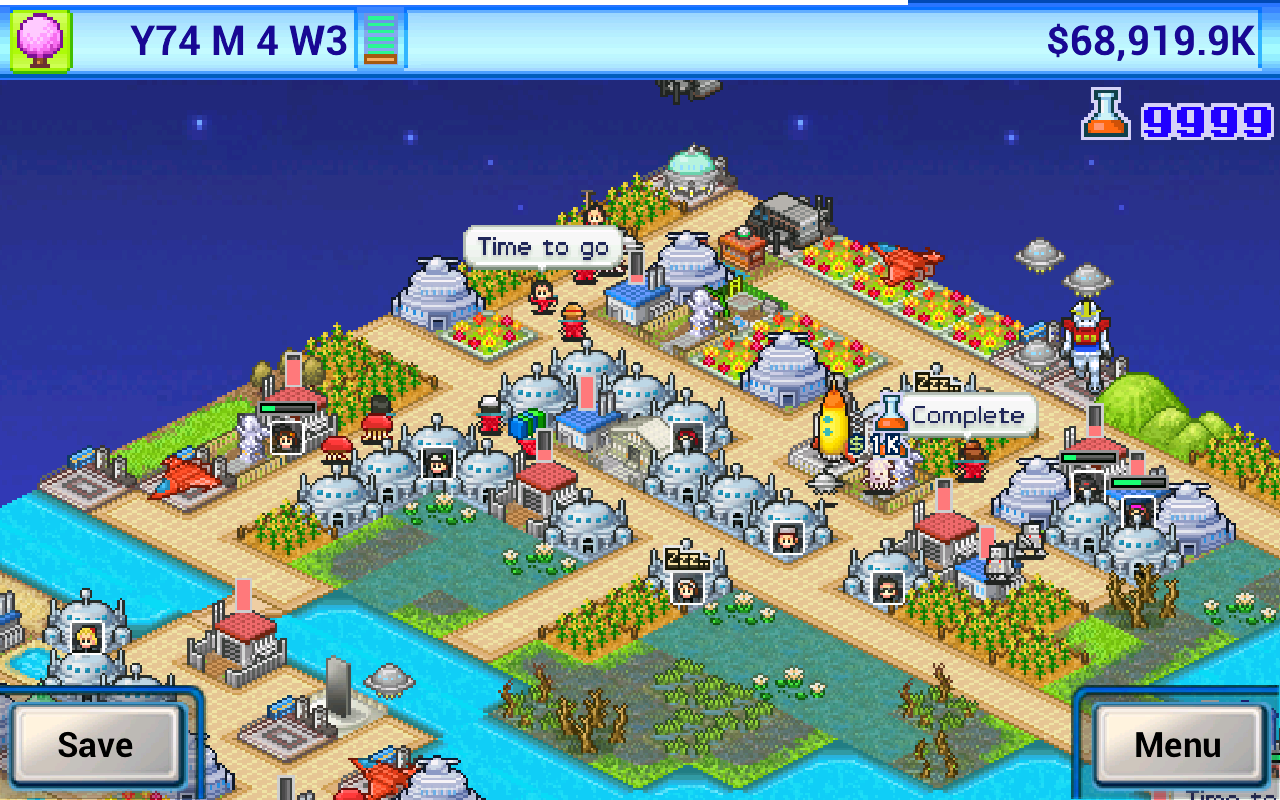Tap the research flask points icon

pyautogui.click(x=1105, y=115)
